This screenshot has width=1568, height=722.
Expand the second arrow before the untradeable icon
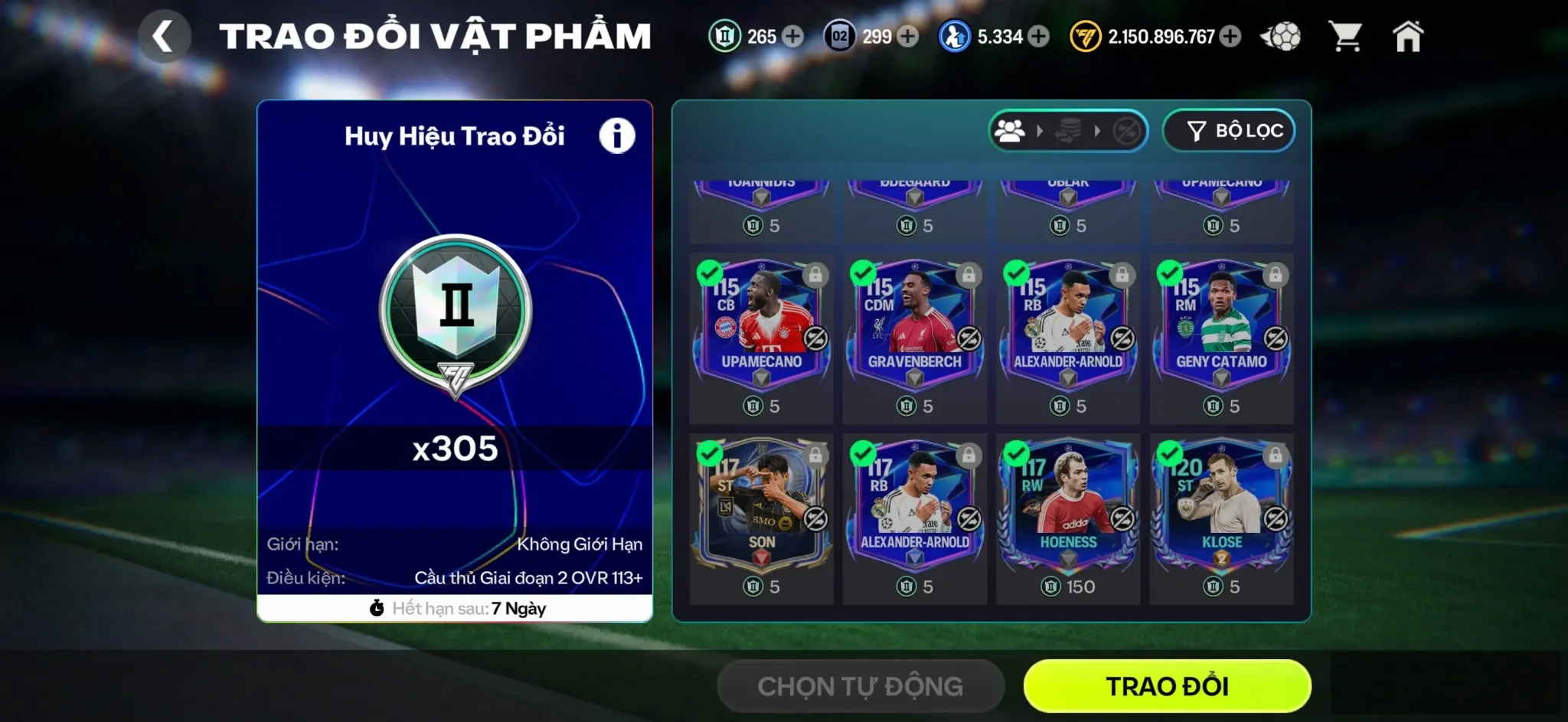point(1096,130)
